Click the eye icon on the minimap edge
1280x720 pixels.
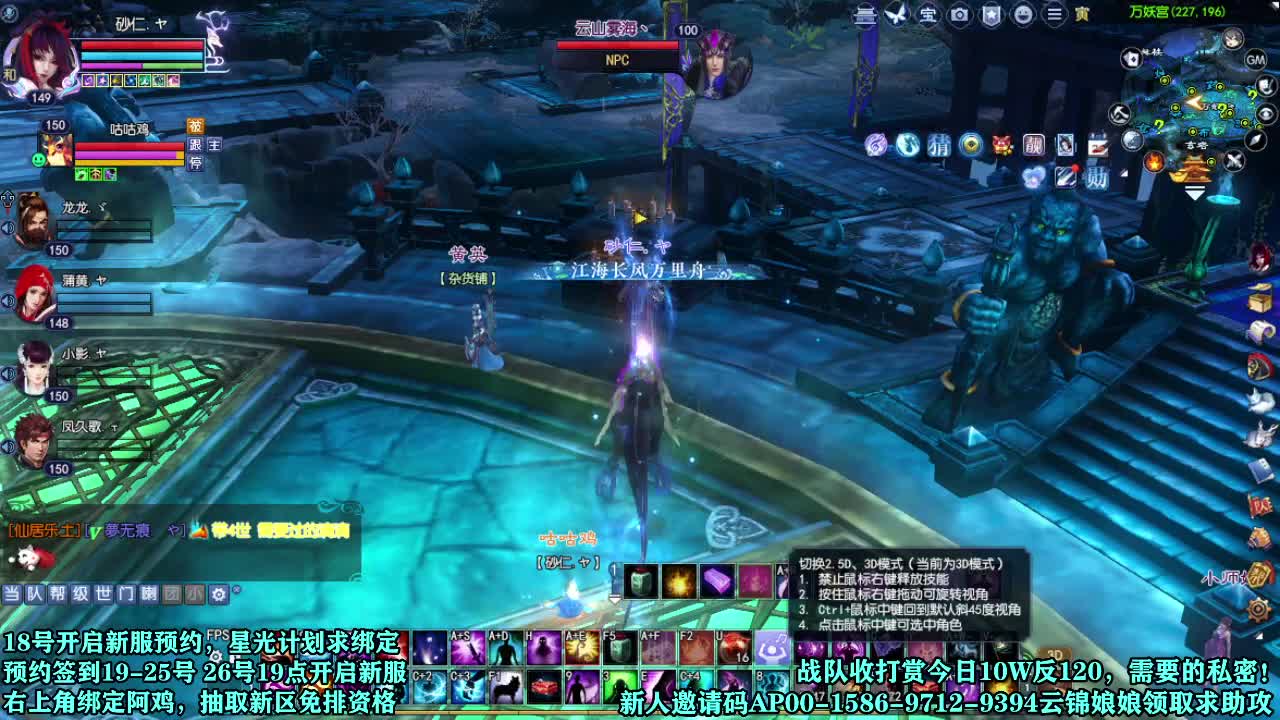tap(1265, 114)
